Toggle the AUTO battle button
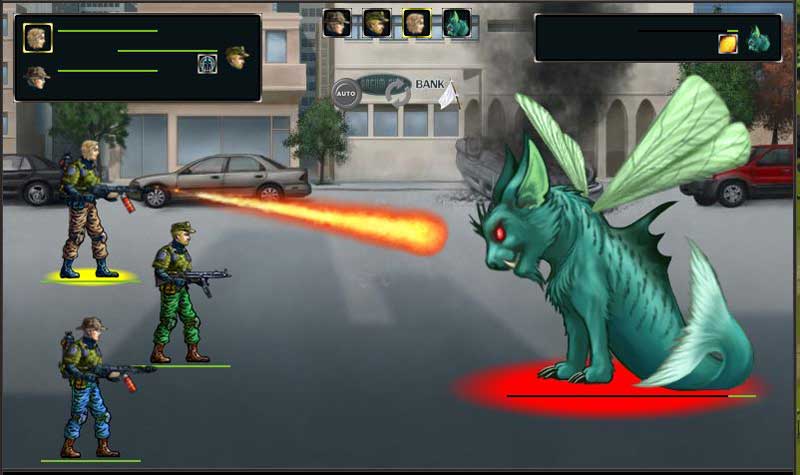Viewport: 800px width, 475px height. point(346,93)
